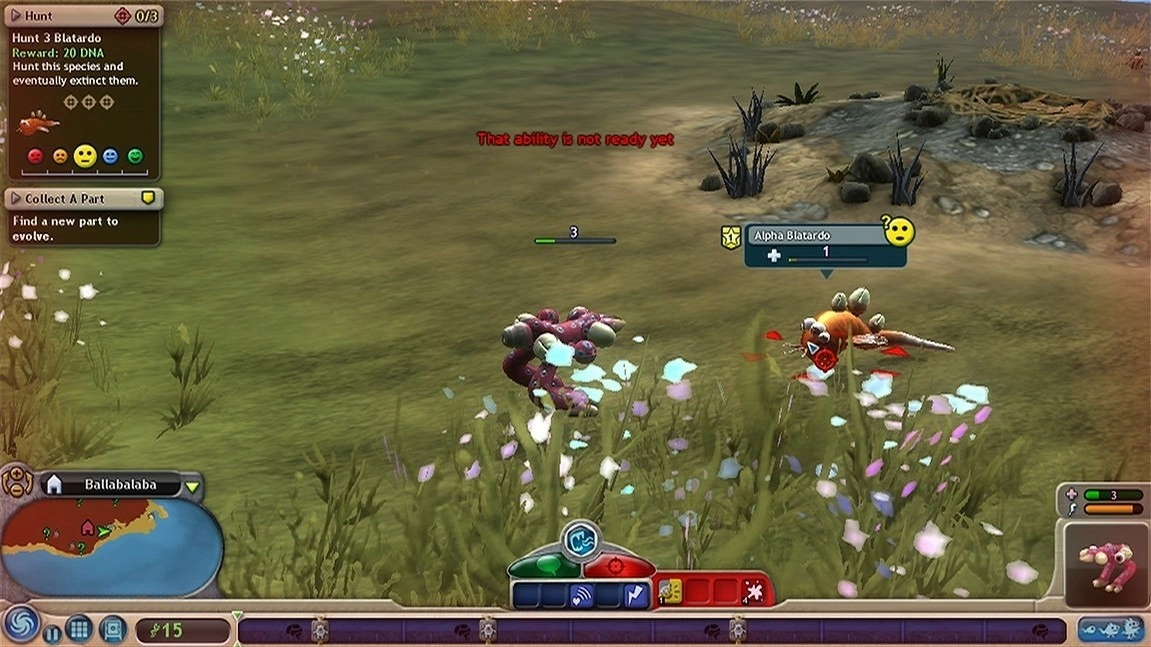This screenshot has height=647, width=1151.
Task: Open the grid-icon menu button
Action: point(79,630)
